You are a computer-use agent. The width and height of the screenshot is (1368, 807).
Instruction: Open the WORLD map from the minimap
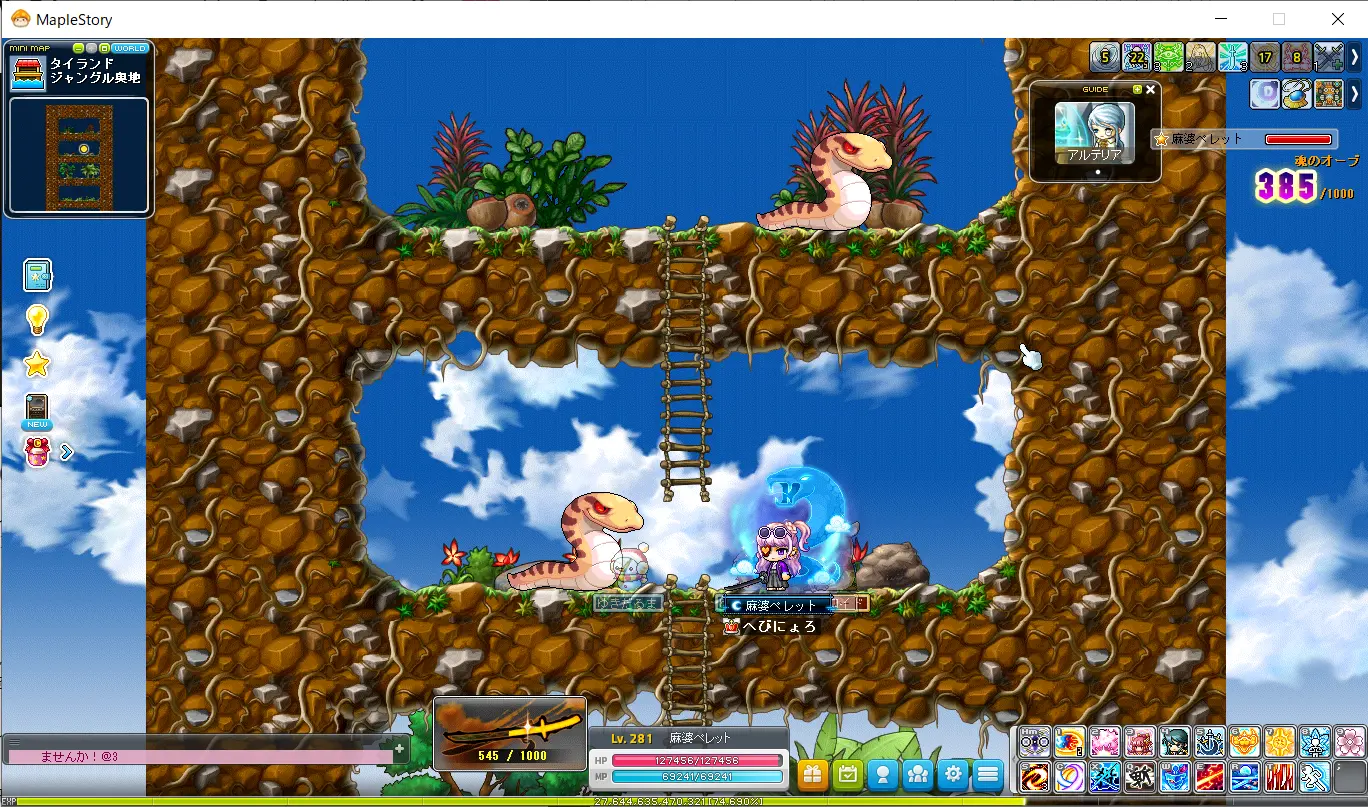click(x=130, y=48)
